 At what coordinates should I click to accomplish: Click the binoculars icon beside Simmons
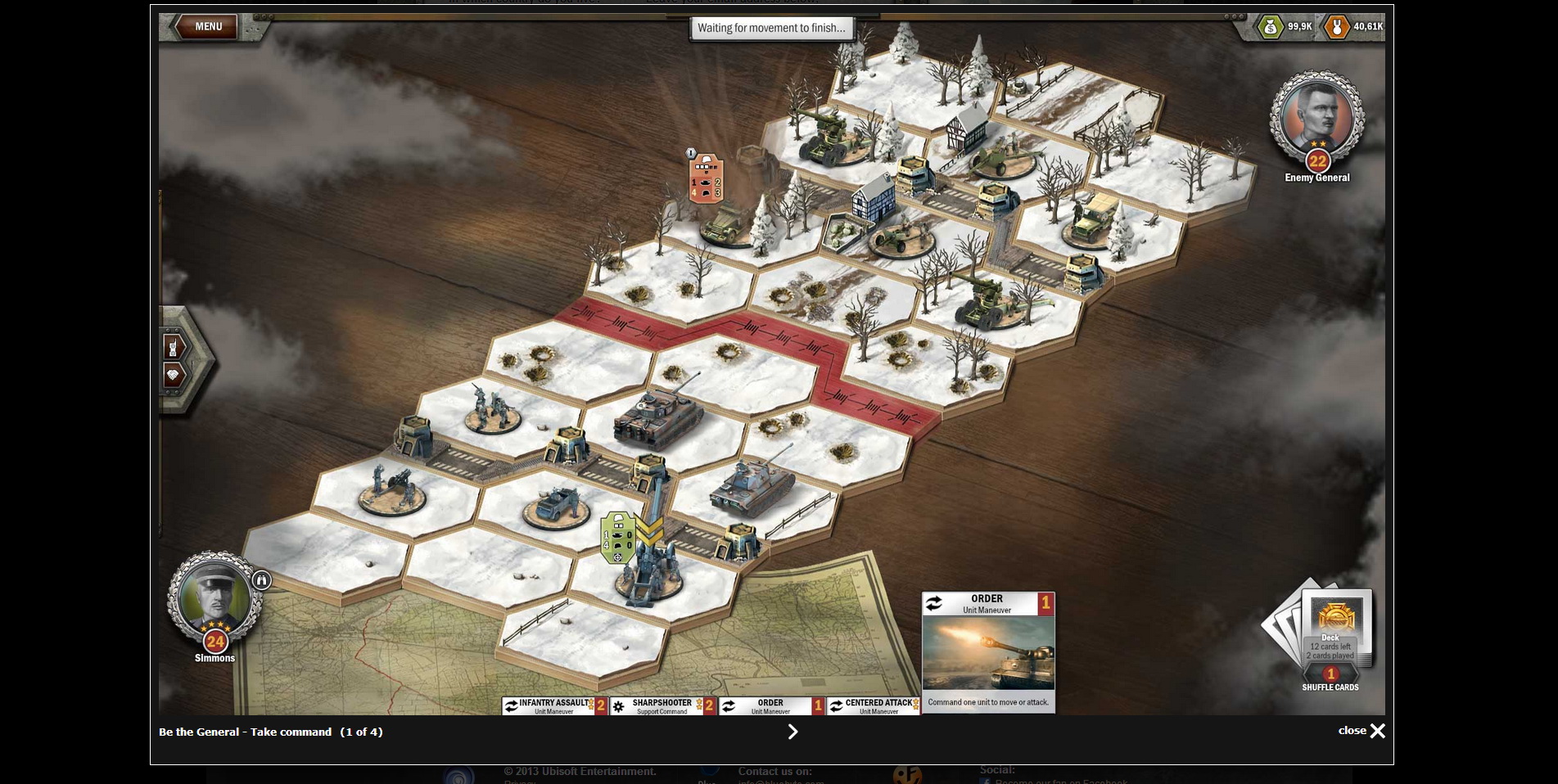click(262, 580)
